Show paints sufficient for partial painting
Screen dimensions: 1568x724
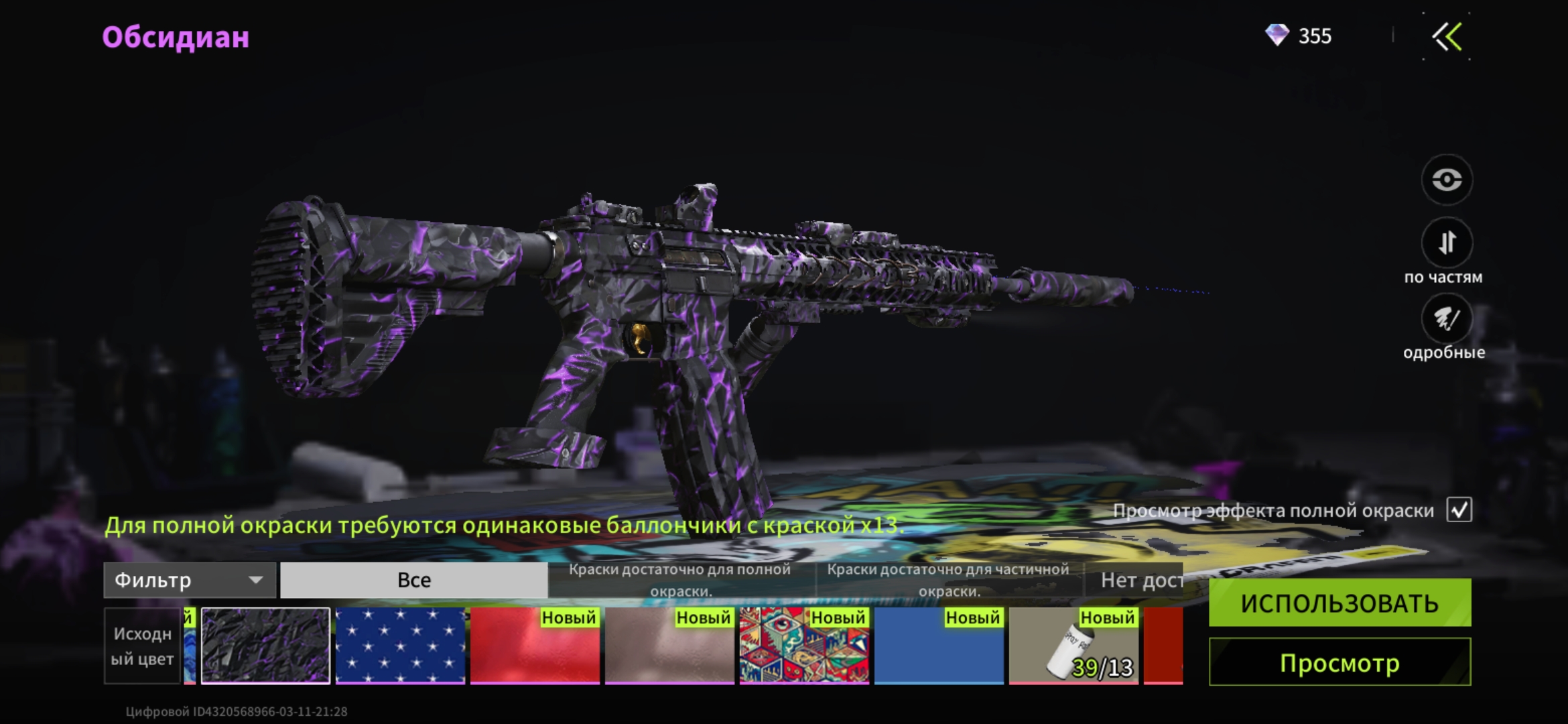tap(948, 580)
